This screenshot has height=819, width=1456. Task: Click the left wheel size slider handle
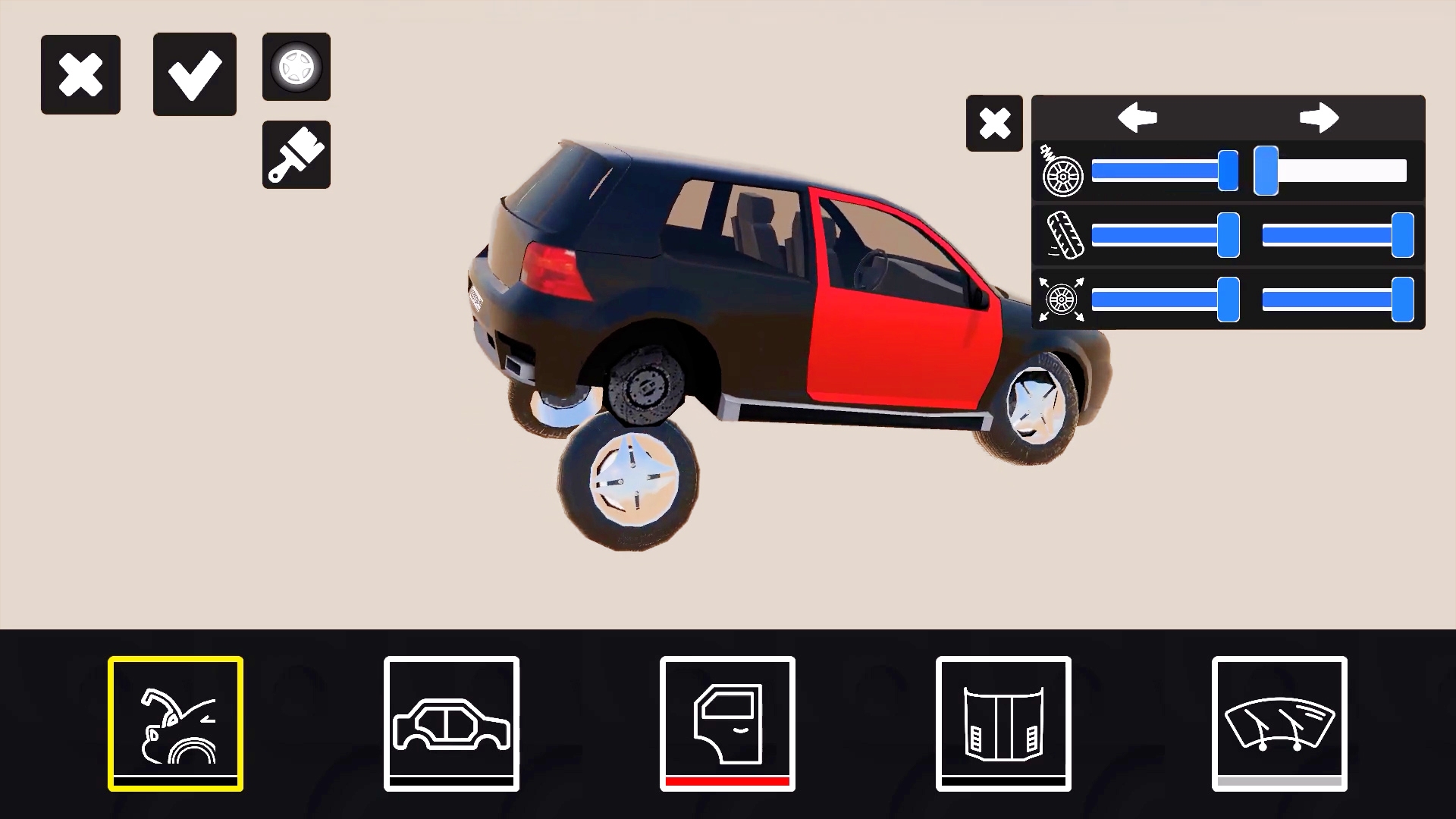coord(1229,172)
